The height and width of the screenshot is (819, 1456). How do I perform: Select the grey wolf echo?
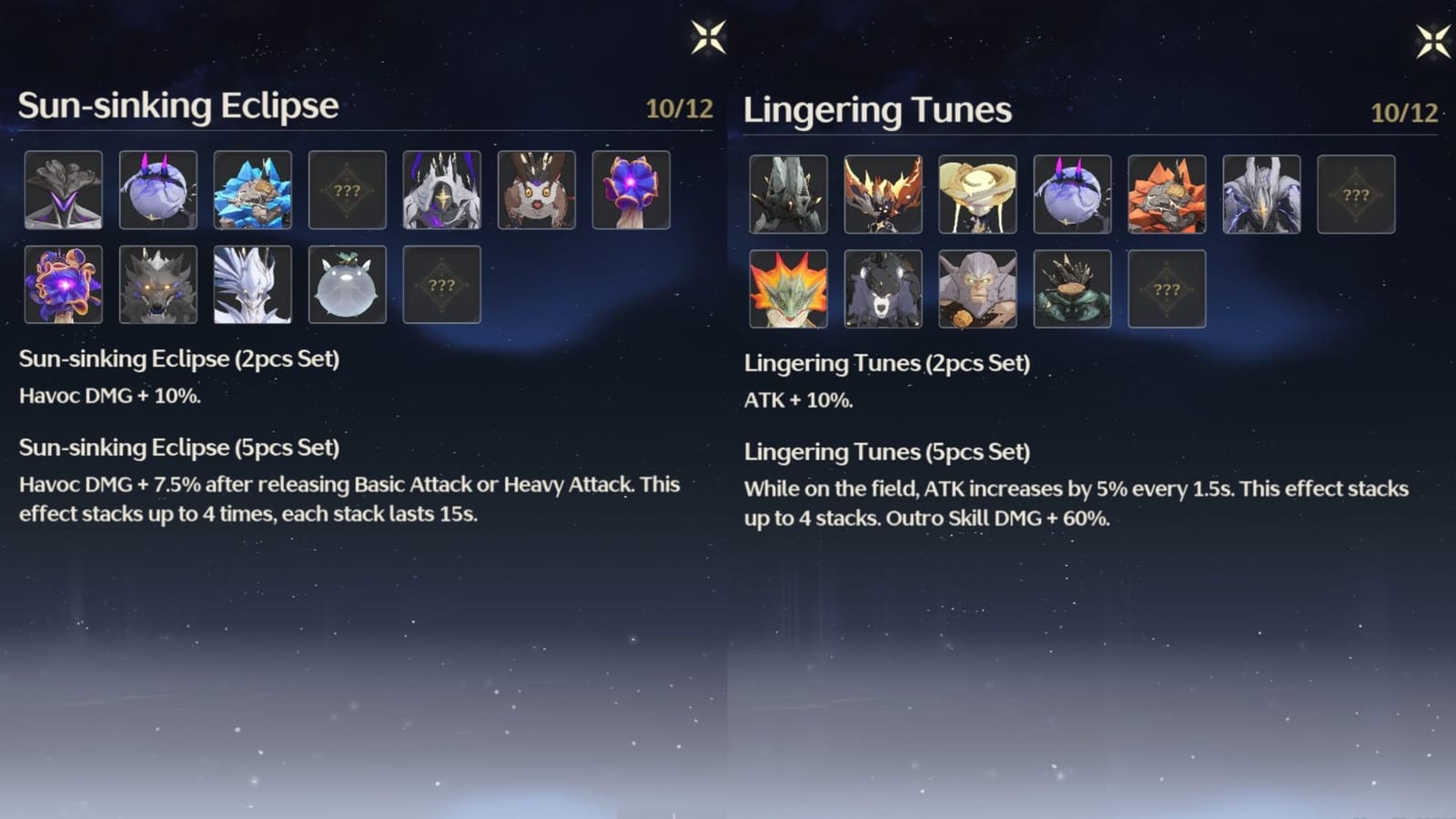click(x=159, y=287)
